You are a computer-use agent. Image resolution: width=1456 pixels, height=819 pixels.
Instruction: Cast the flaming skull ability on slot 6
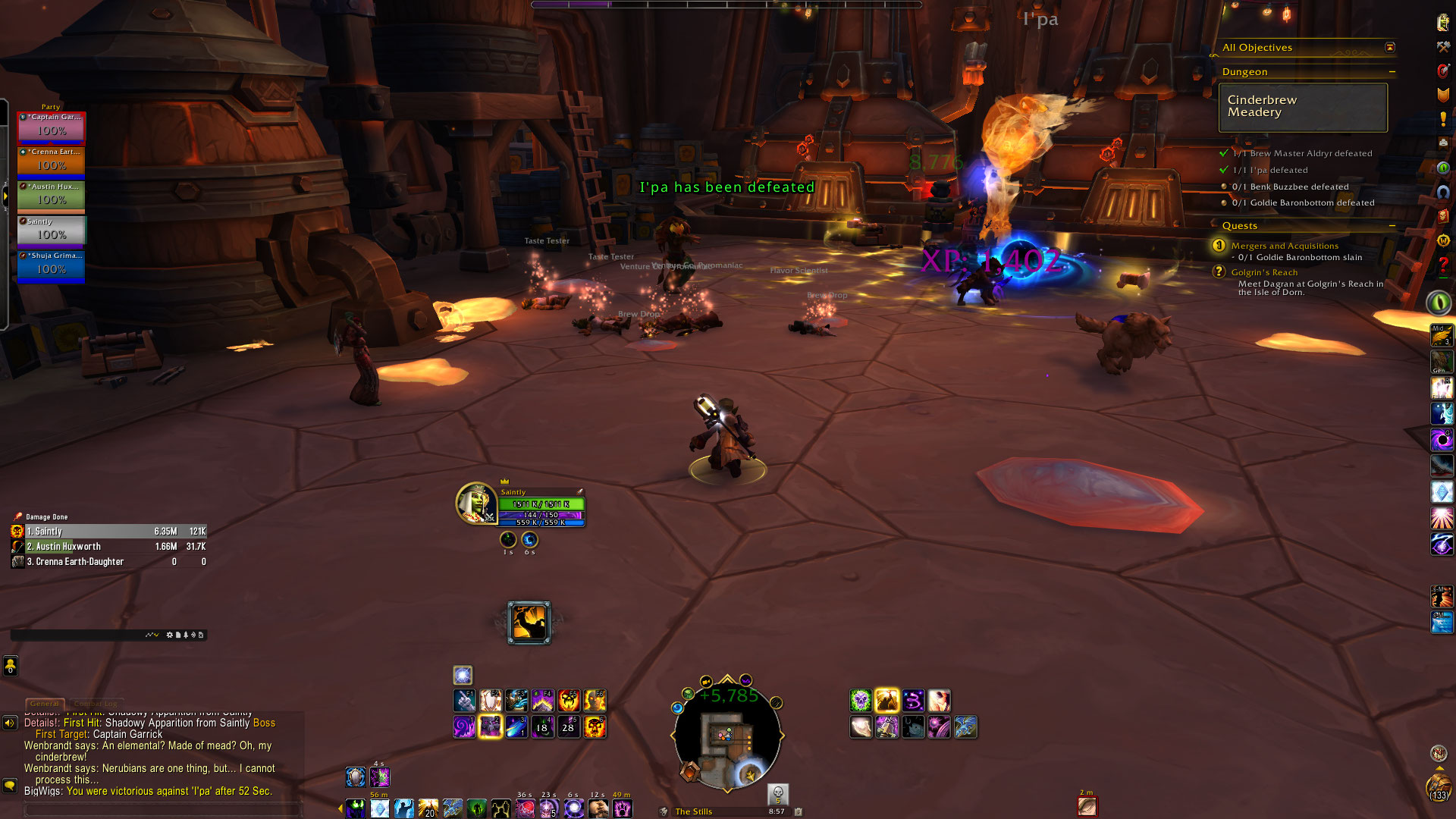[x=595, y=727]
